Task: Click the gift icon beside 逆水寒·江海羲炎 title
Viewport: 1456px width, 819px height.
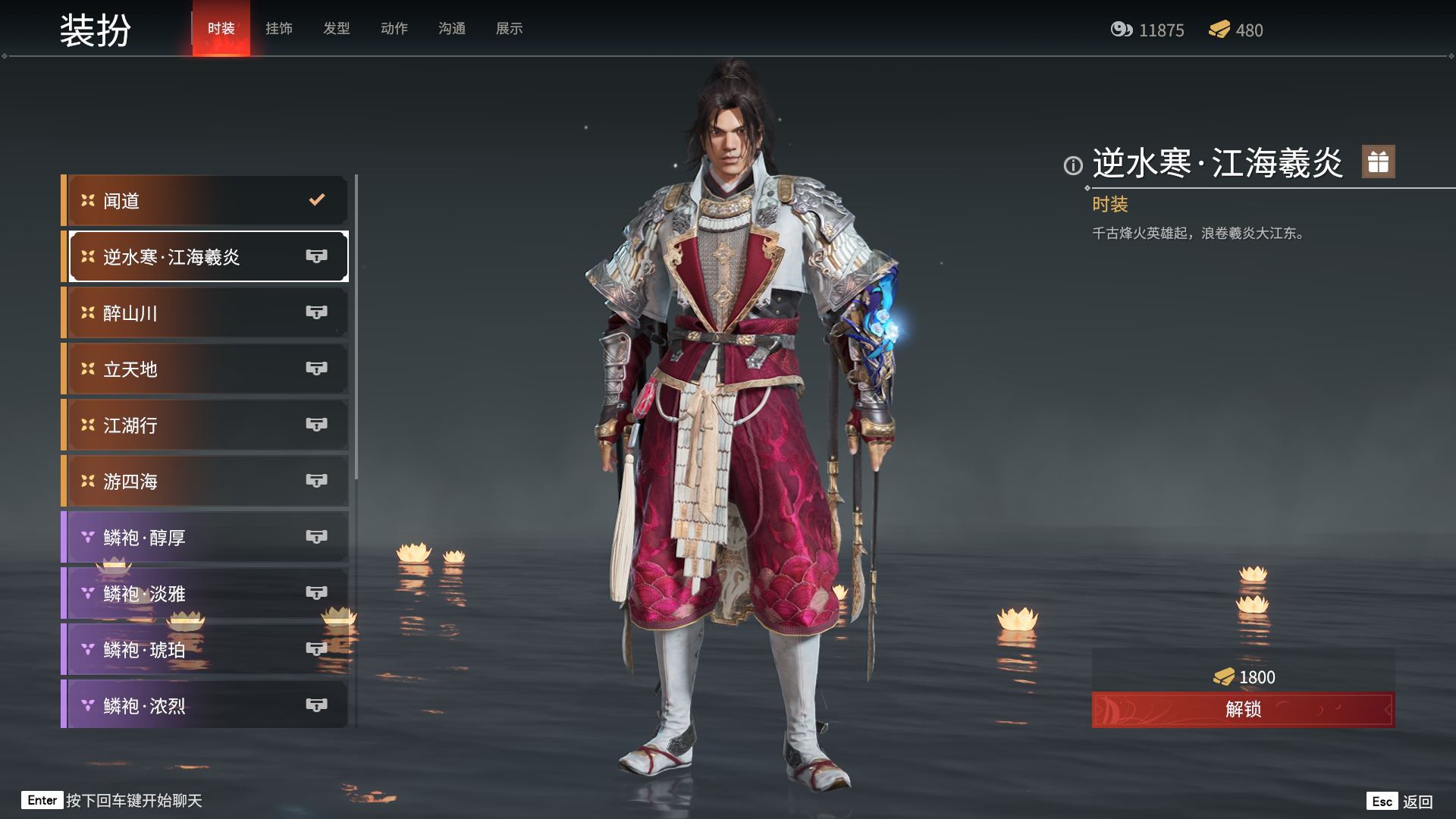Action: click(x=1377, y=162)
